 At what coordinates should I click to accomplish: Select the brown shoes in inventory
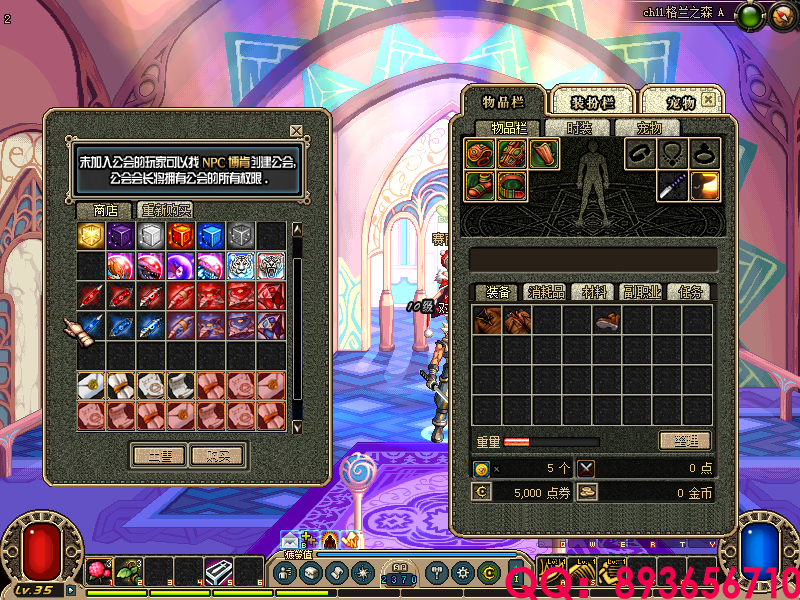tap(607, 320)
